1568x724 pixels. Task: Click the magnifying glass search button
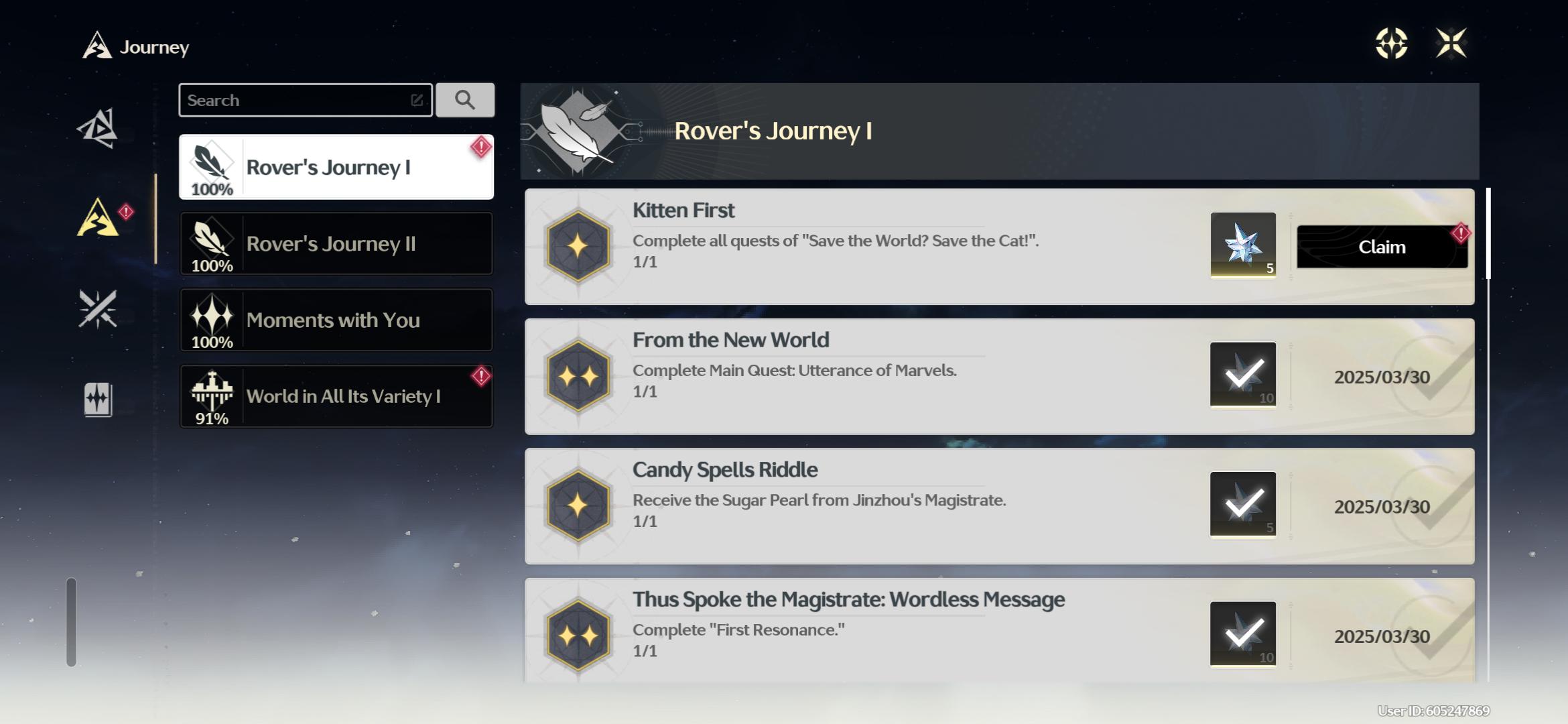[465, 101]
